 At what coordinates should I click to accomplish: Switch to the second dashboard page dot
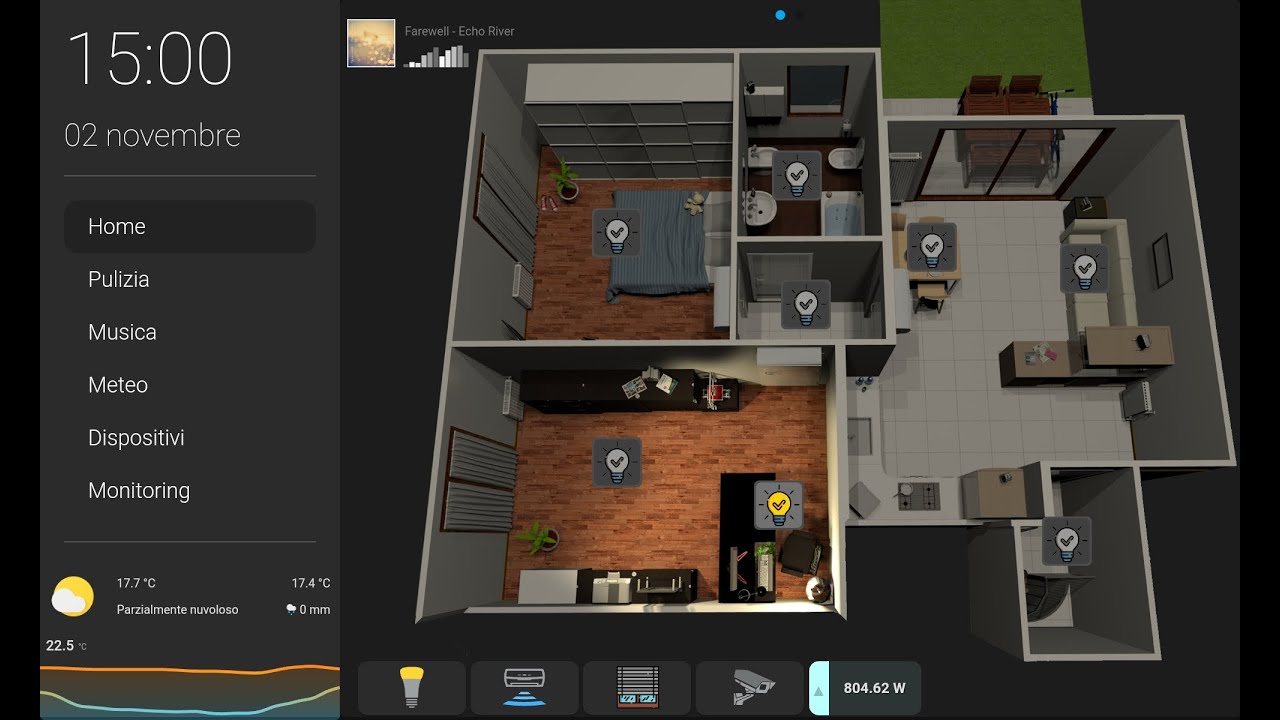(x=800, y=15)
